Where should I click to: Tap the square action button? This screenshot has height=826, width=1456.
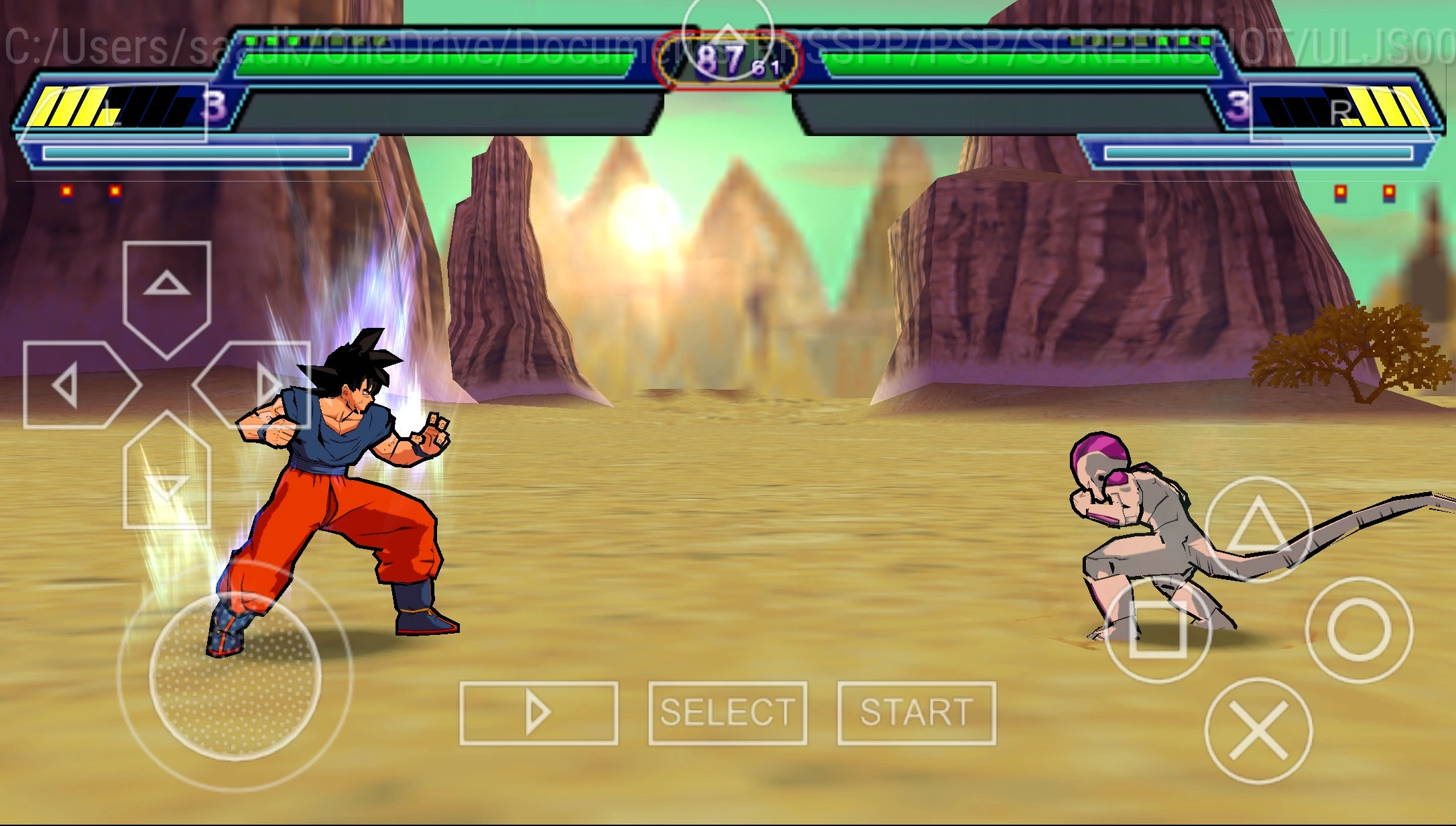1158,630
